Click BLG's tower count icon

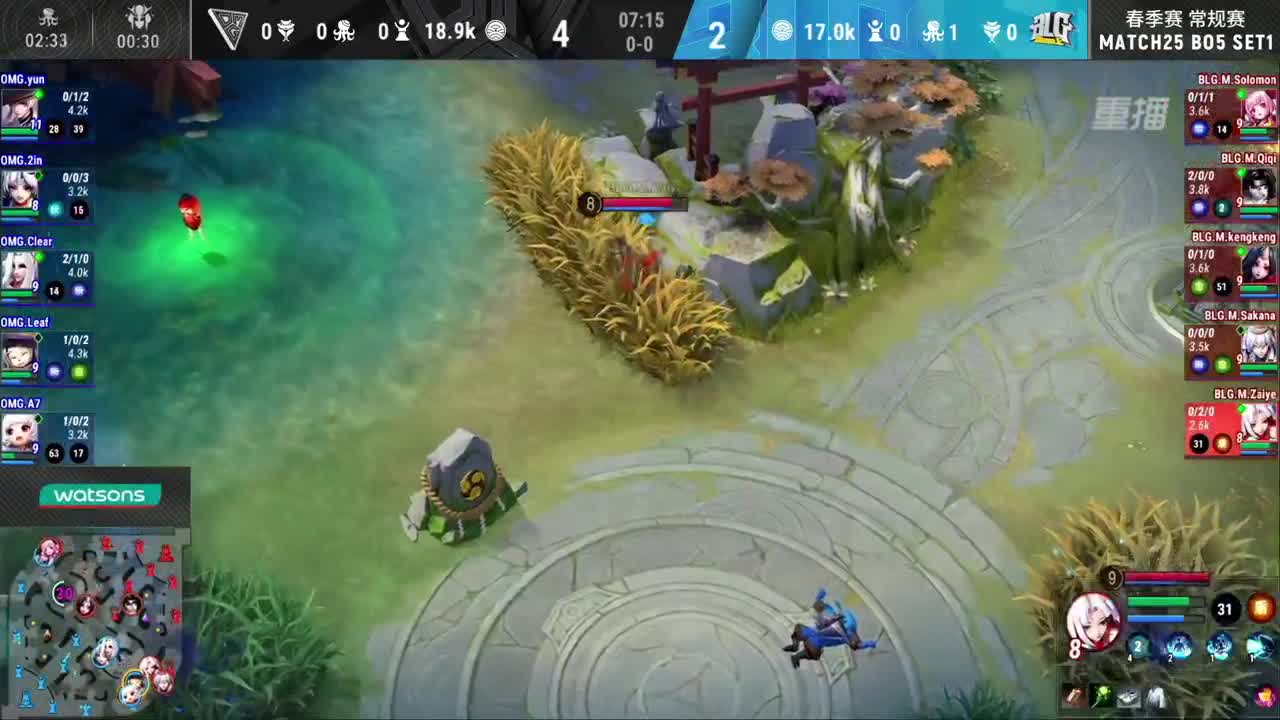pos(874,31)
